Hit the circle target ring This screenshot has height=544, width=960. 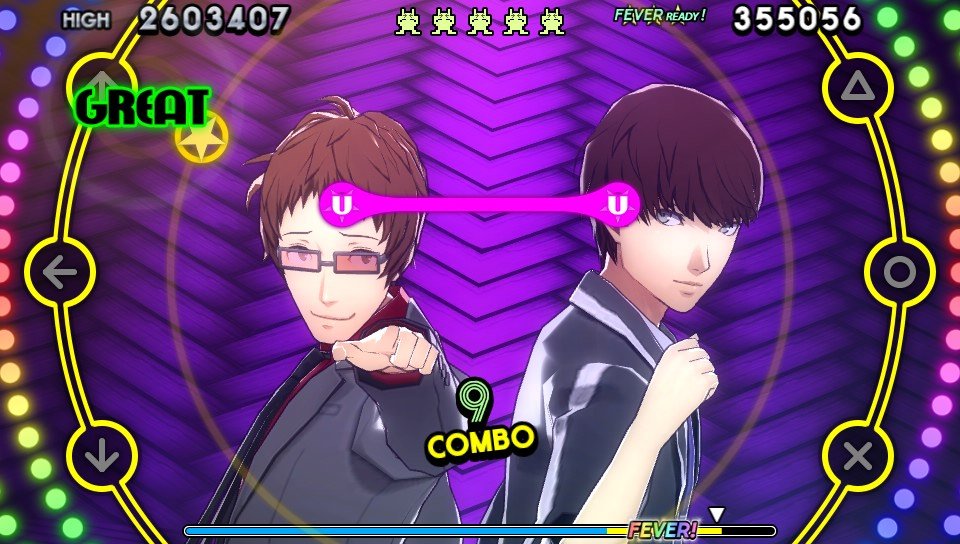(899, 272)
